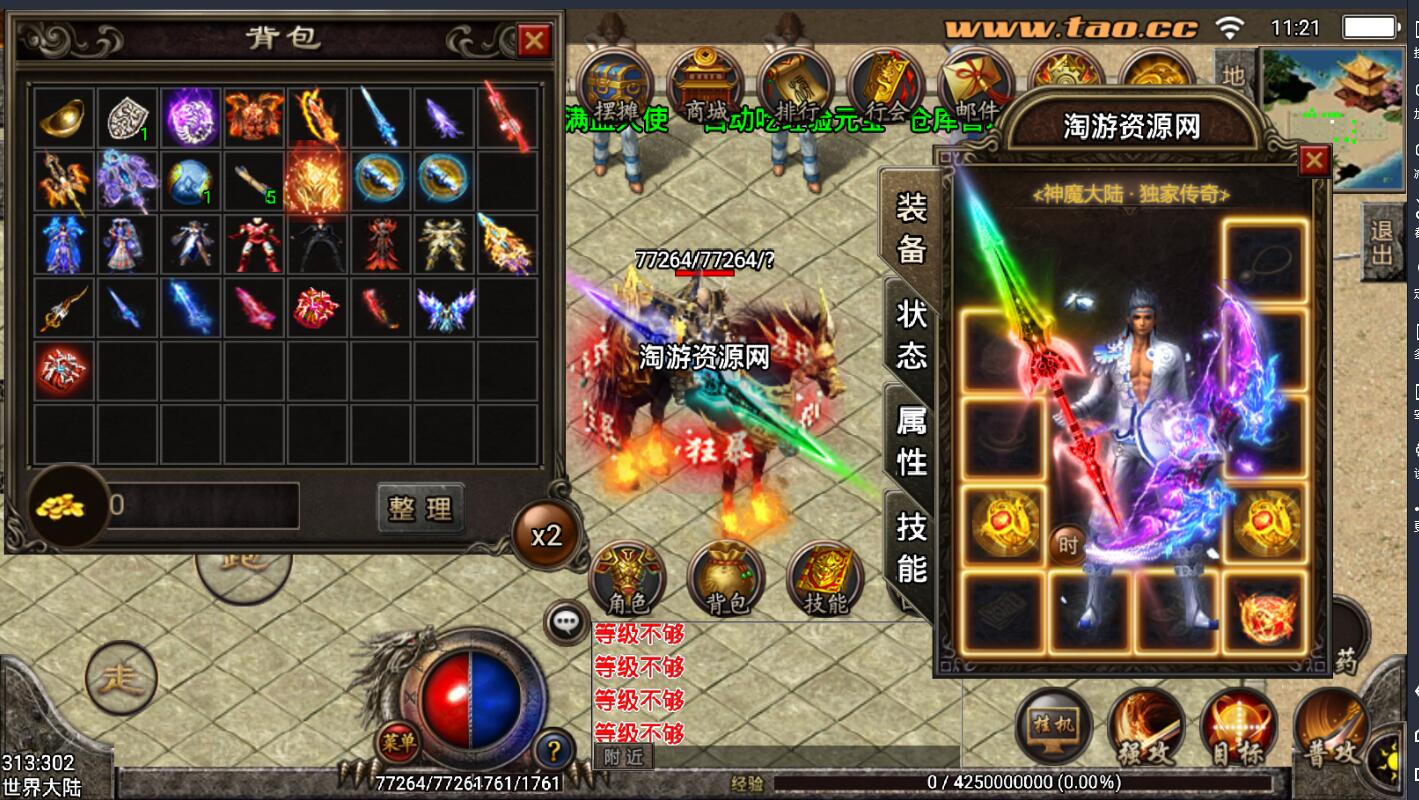Open the 摆摊 stall menu
The width and height of the screenshot is (1419, 800).
(615, 86)
